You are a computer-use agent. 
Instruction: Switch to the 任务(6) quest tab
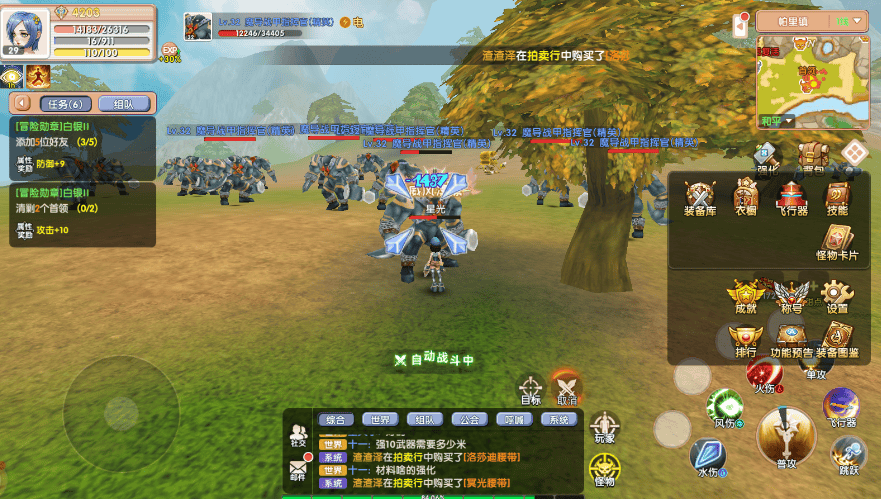(65, 104)
